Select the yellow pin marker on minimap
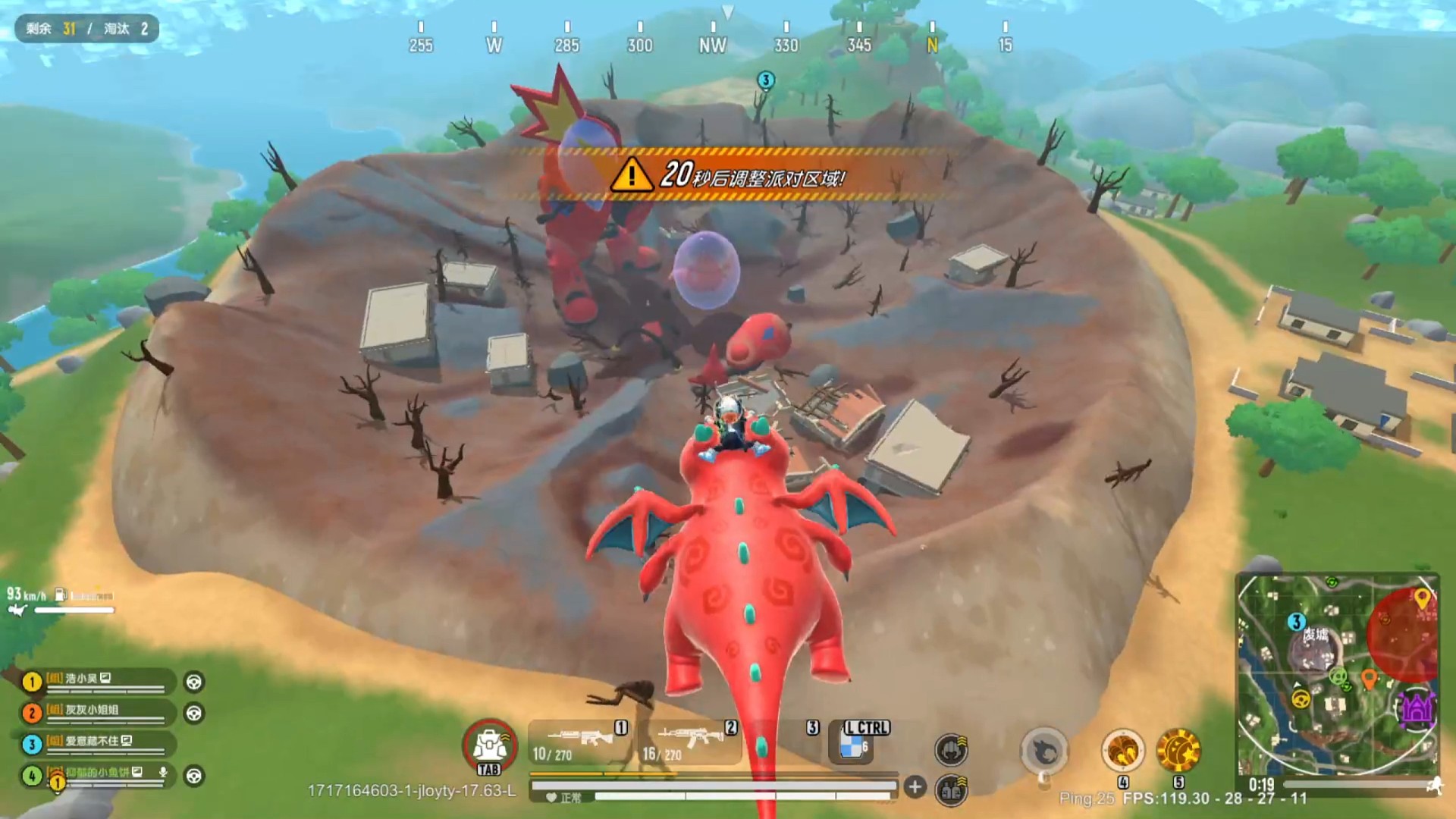 [1422, 598]
